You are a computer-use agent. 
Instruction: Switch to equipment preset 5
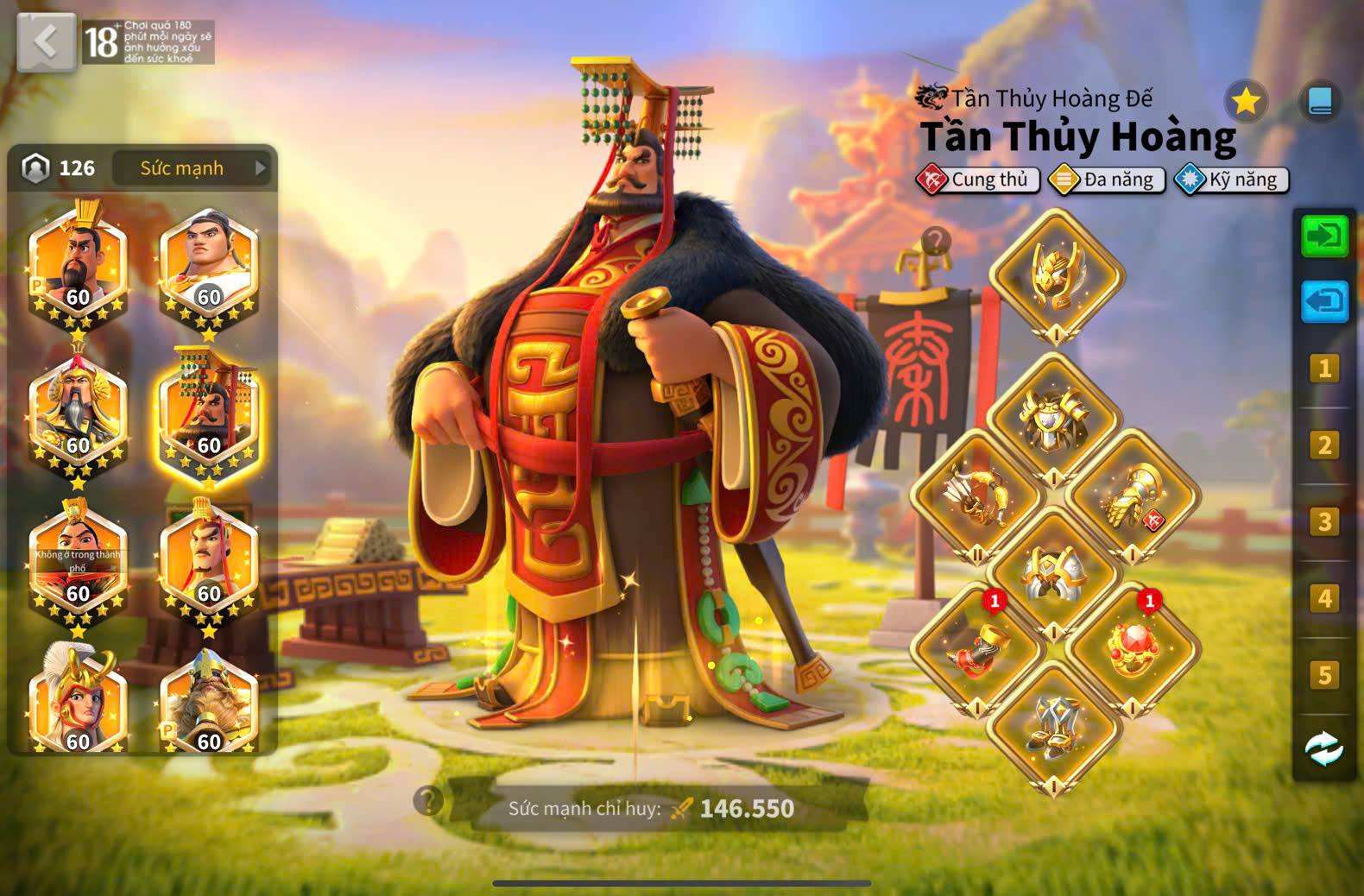(x=1324, y=675)
